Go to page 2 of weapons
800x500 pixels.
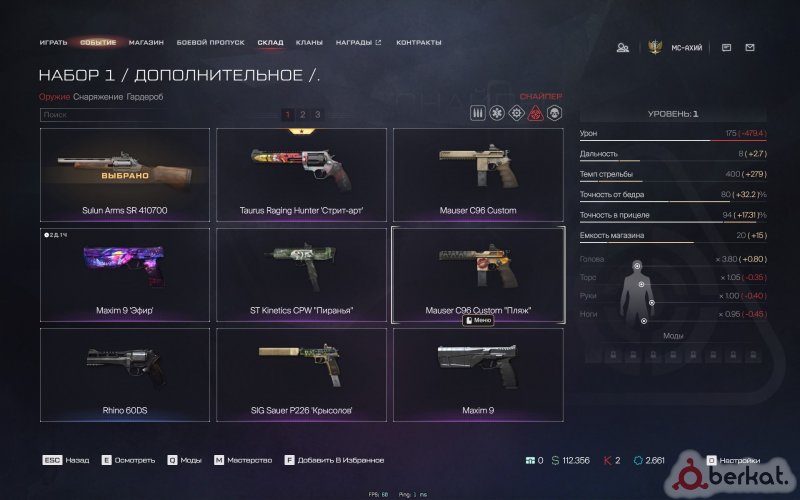pos(302,115)
